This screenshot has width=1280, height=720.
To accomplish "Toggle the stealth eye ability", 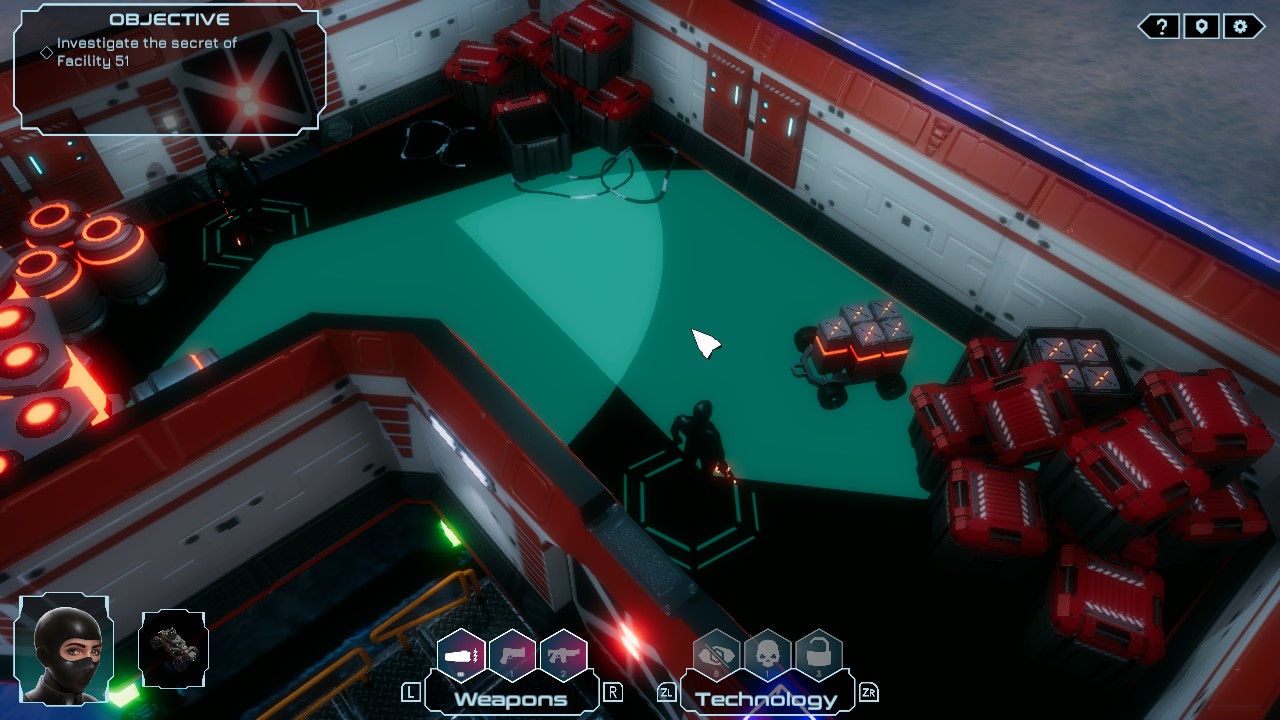I will pos(714,655).
